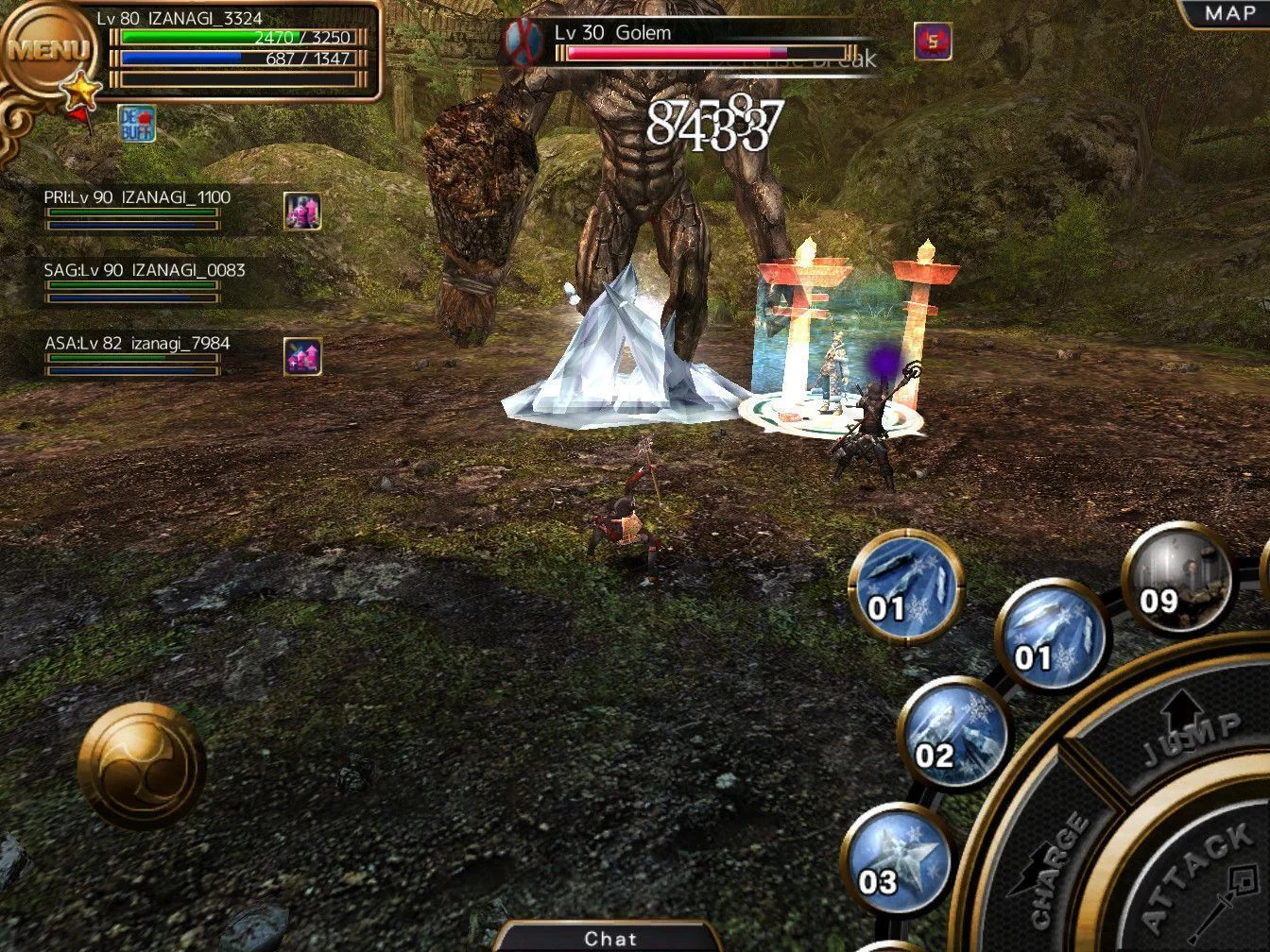Activate the grey skill numbered 09

point(1177,576)
